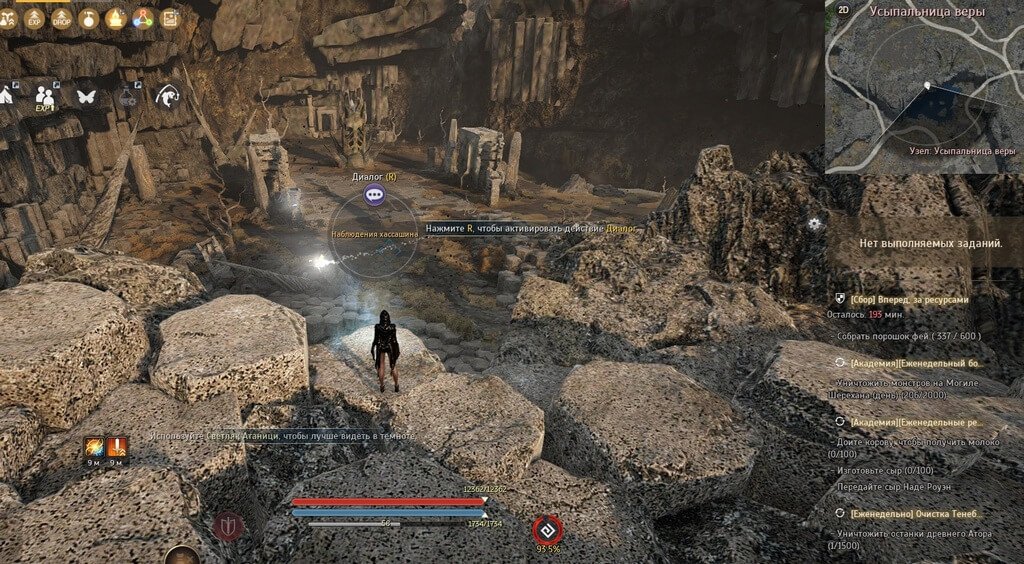Click the white butterfly fairy icon
Viewport: 1024px width, 564px height.
(x=86, y=96)
